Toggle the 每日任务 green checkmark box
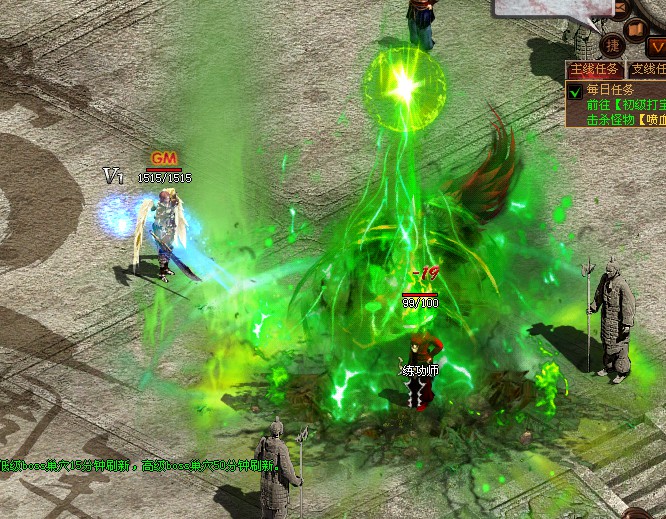 click(575, 91)
